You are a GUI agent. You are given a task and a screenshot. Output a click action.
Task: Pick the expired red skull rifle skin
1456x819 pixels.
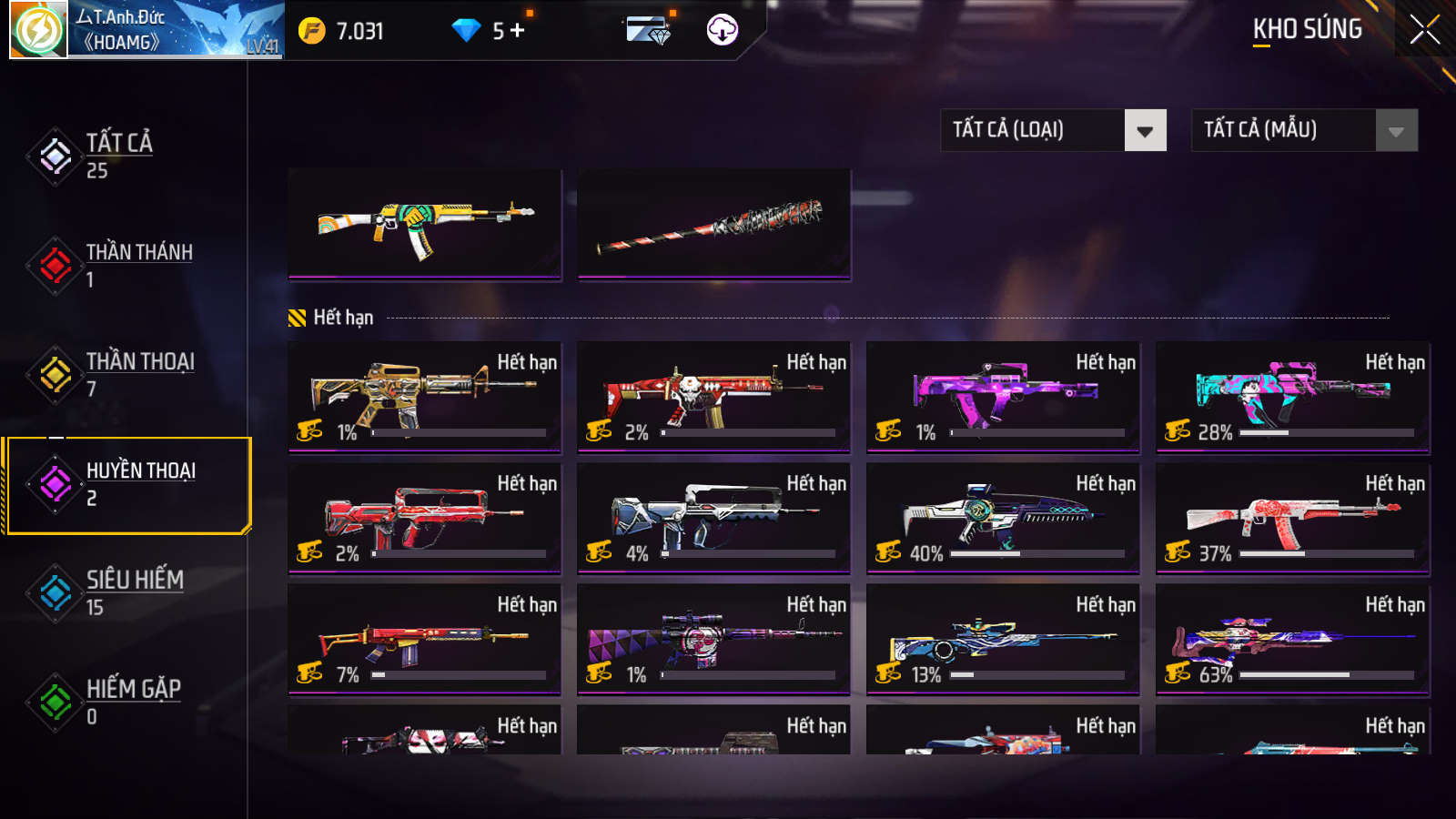pos(713,397)
